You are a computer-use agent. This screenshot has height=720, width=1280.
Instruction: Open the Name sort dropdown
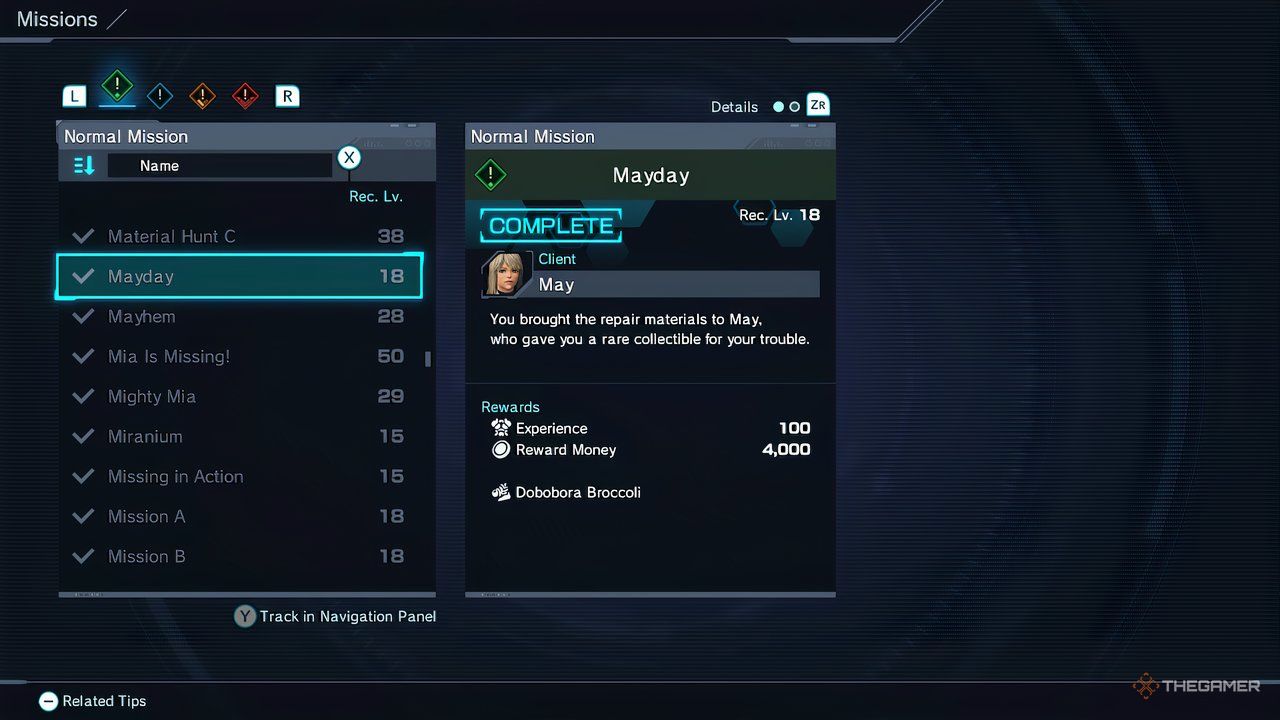point(220,165)
